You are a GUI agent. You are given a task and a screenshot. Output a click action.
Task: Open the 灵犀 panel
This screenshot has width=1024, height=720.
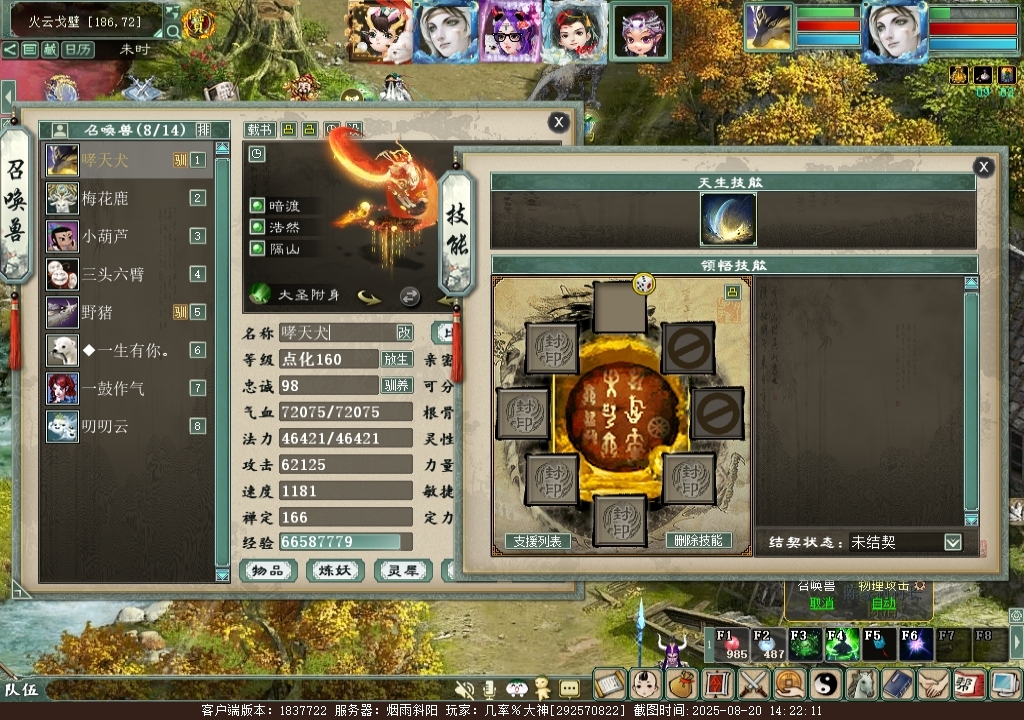[403, 571]
